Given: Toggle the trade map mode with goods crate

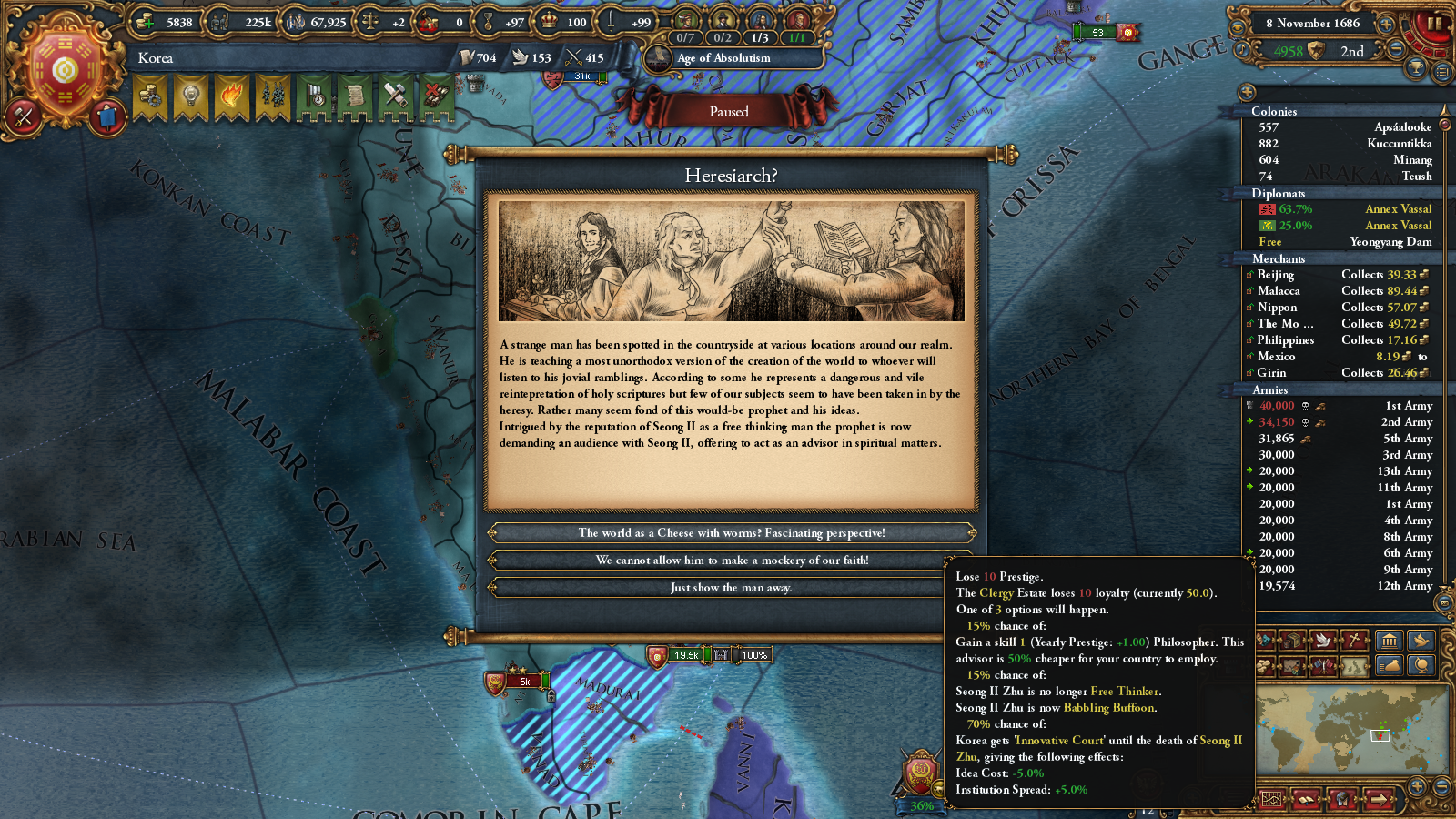Looking at the screenshot, I should pos(1291,640).
